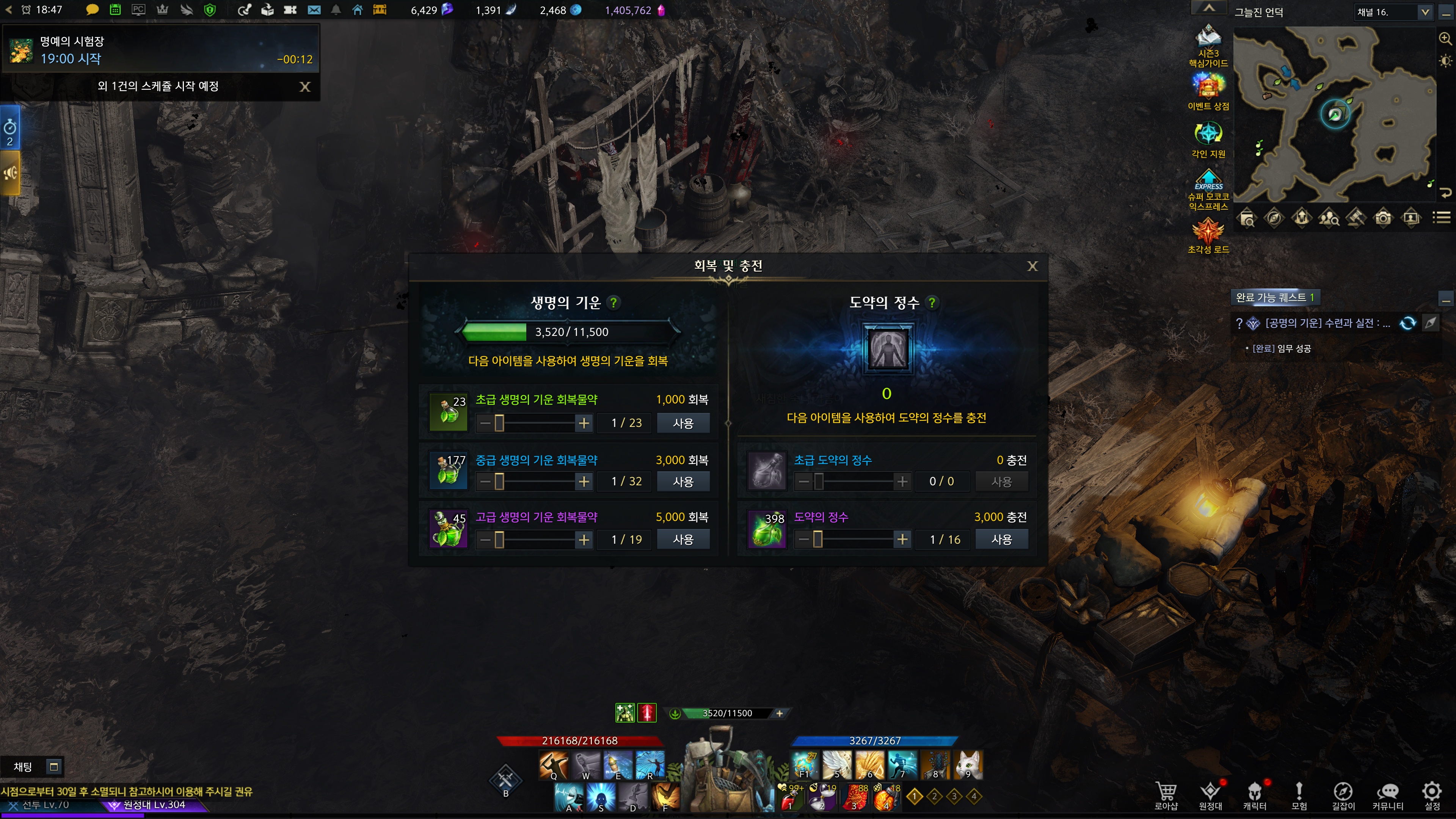The width and height of the screenshot is (1456, 819).
Task: Open the 설정 settings menu
Action: click(x=1432, y=795)
